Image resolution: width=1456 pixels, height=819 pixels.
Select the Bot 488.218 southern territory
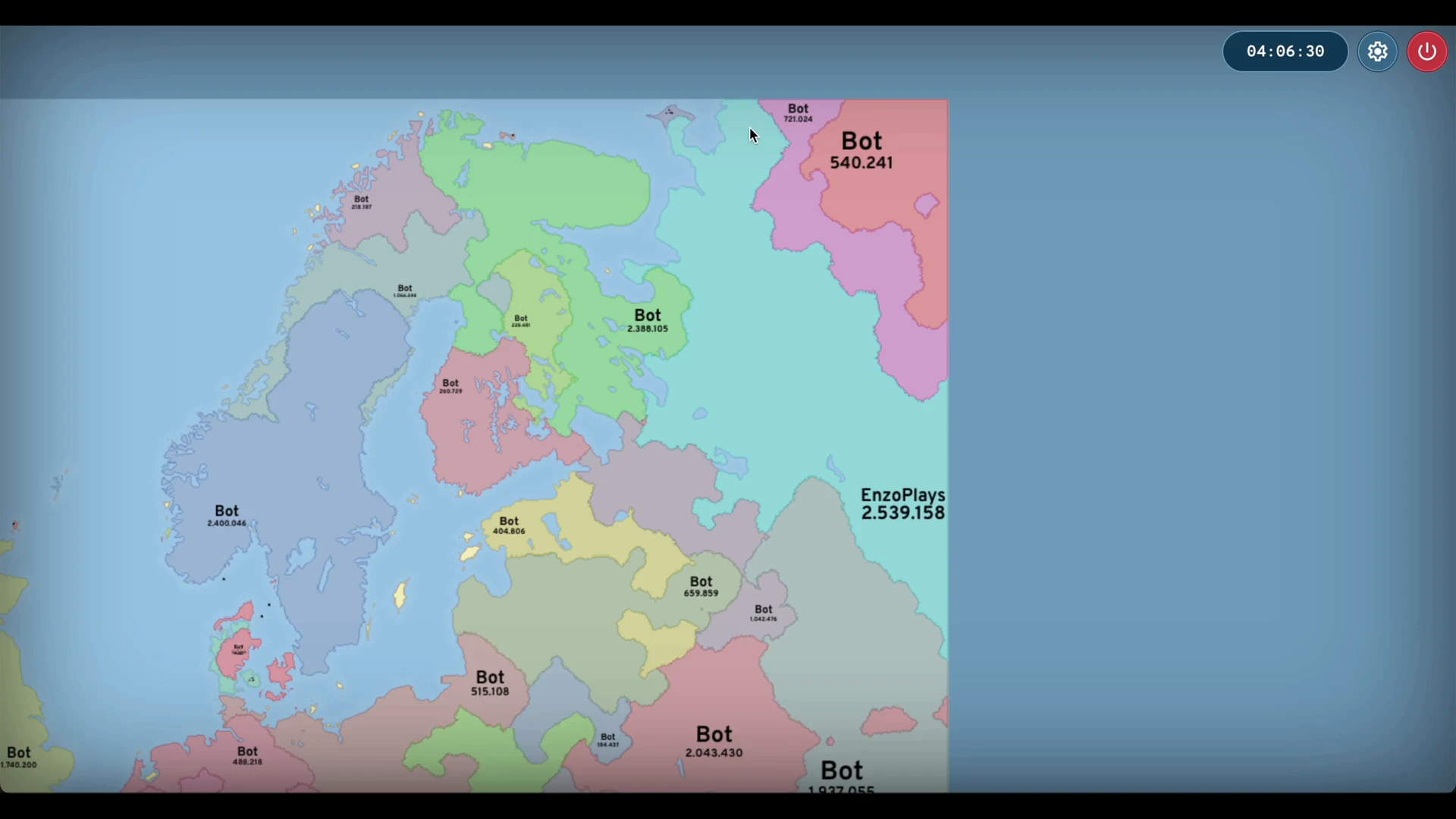(x=247, y=756)
